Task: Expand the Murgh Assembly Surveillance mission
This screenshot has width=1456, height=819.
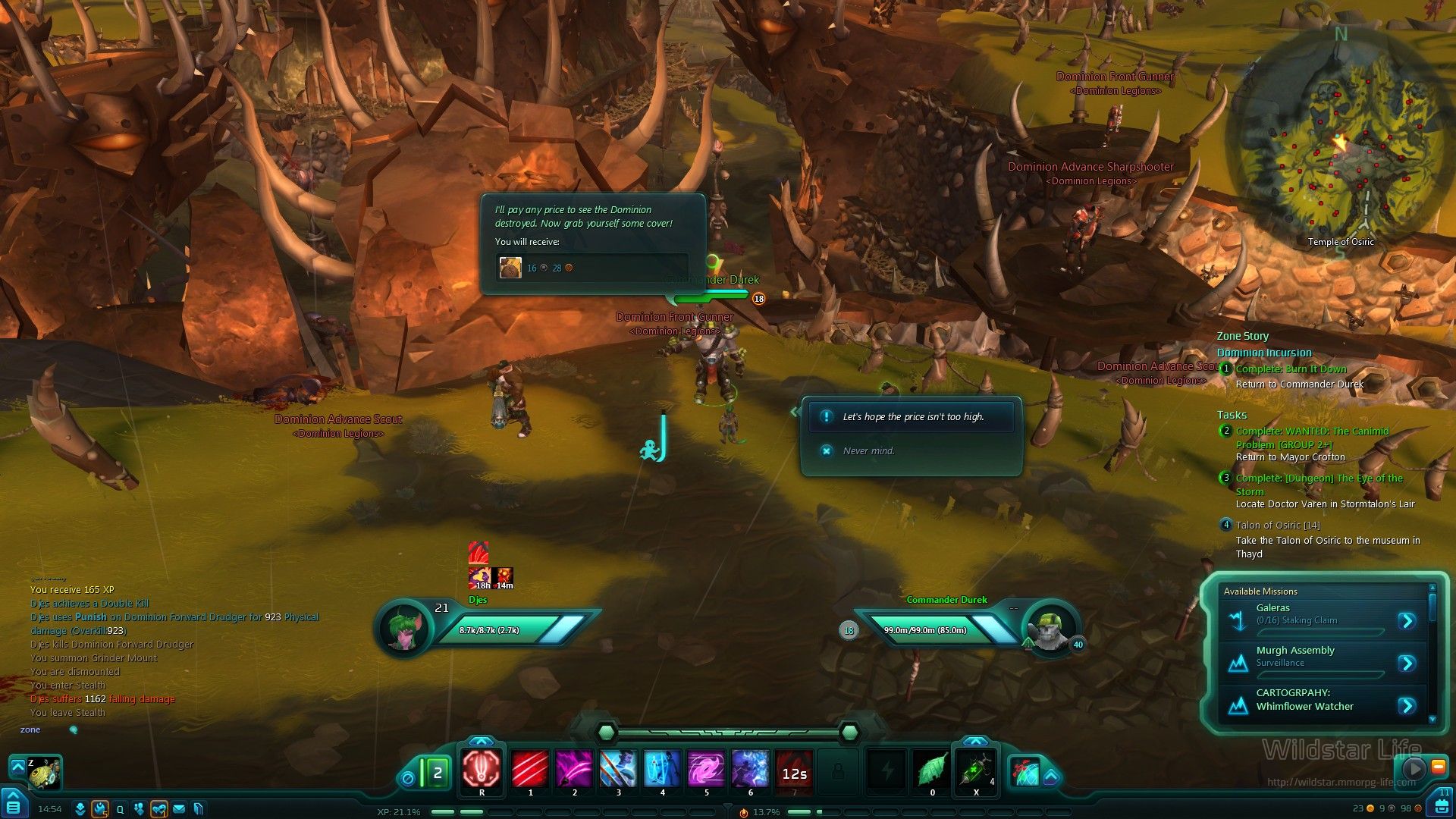Action: [x=1407, y=664]
